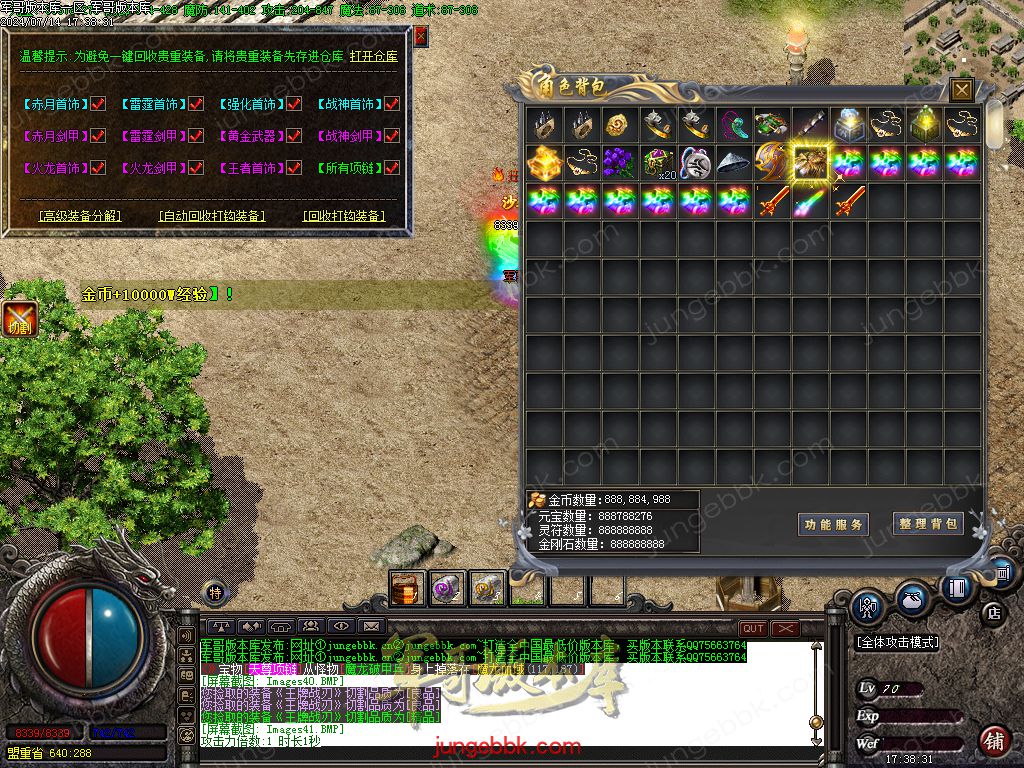Choose 回收打钩装备 to recycle checked gear

click(344, 216)
